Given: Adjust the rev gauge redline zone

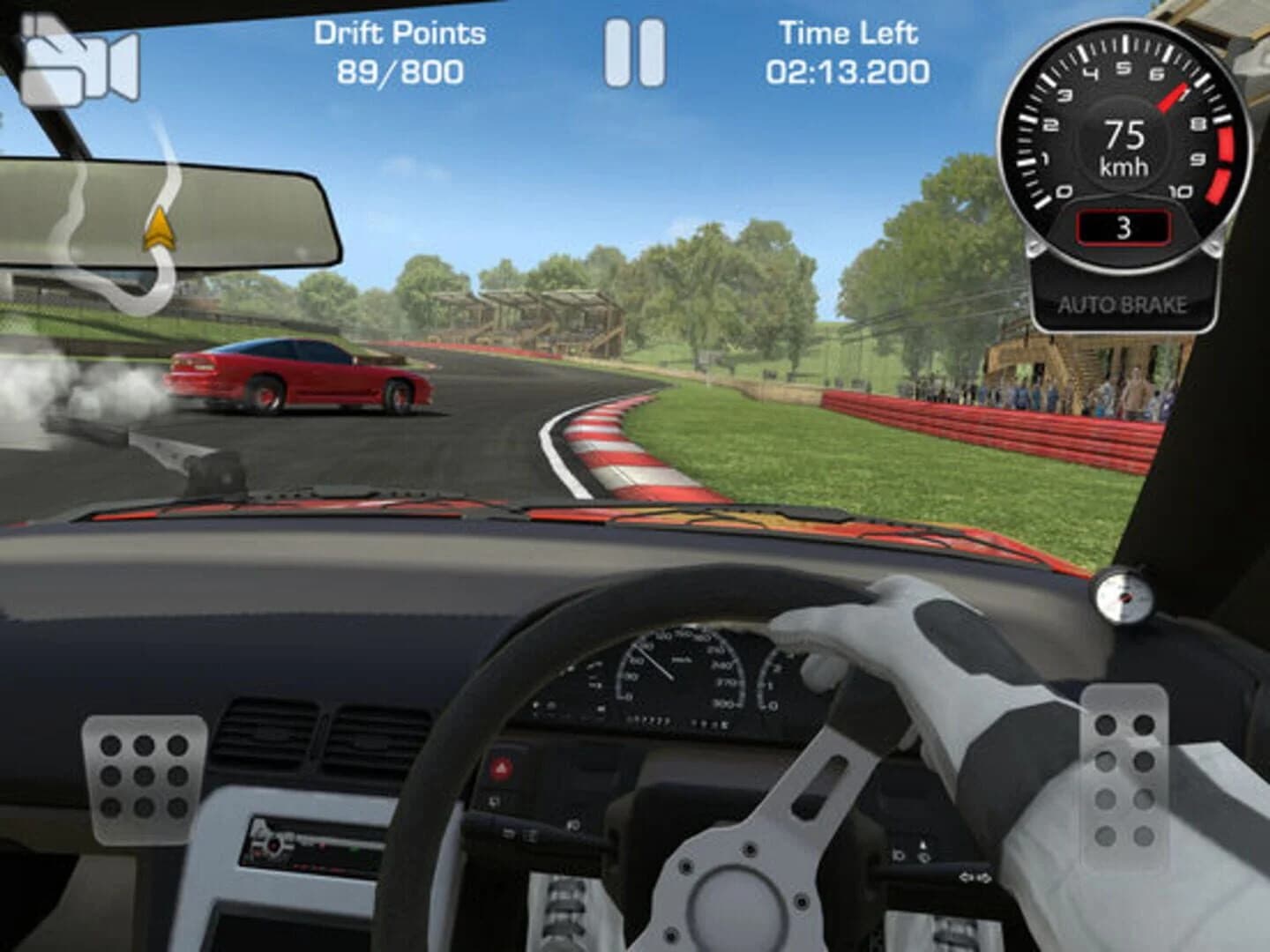Looking at the screenshot, I should point(1217,154).
